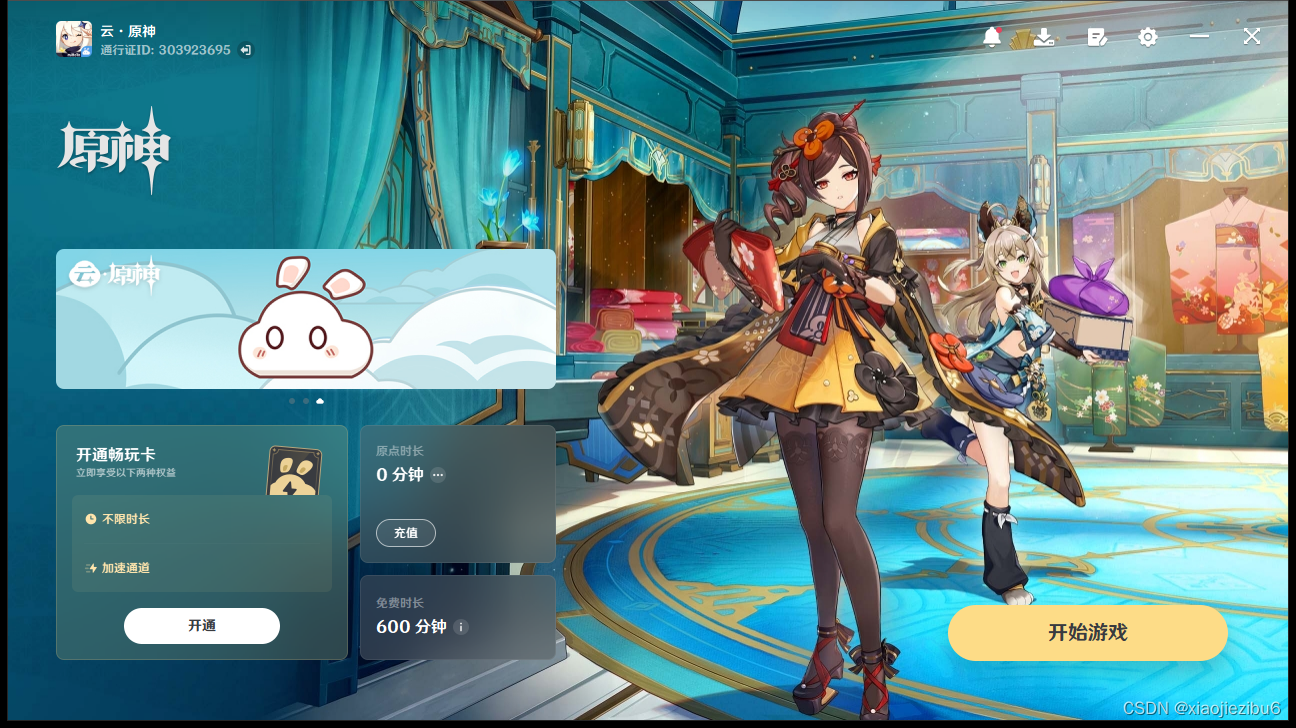Log out via icon beside passport ID
The height and width of the screenshot is (728, 1296).
coord(246,50)
